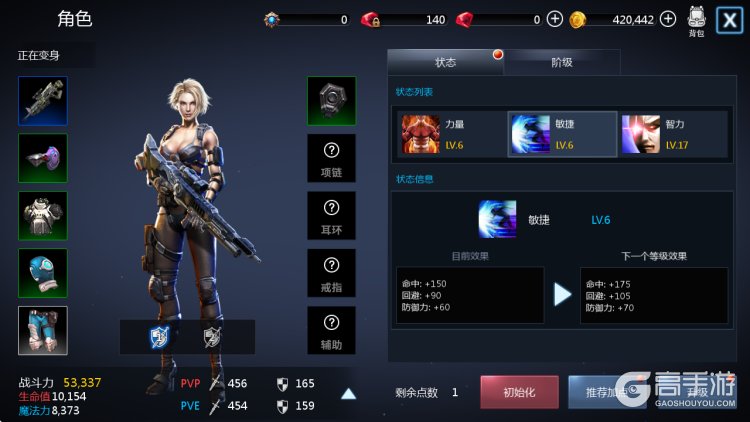Select the chest armor equipment slot

(43, 216)
